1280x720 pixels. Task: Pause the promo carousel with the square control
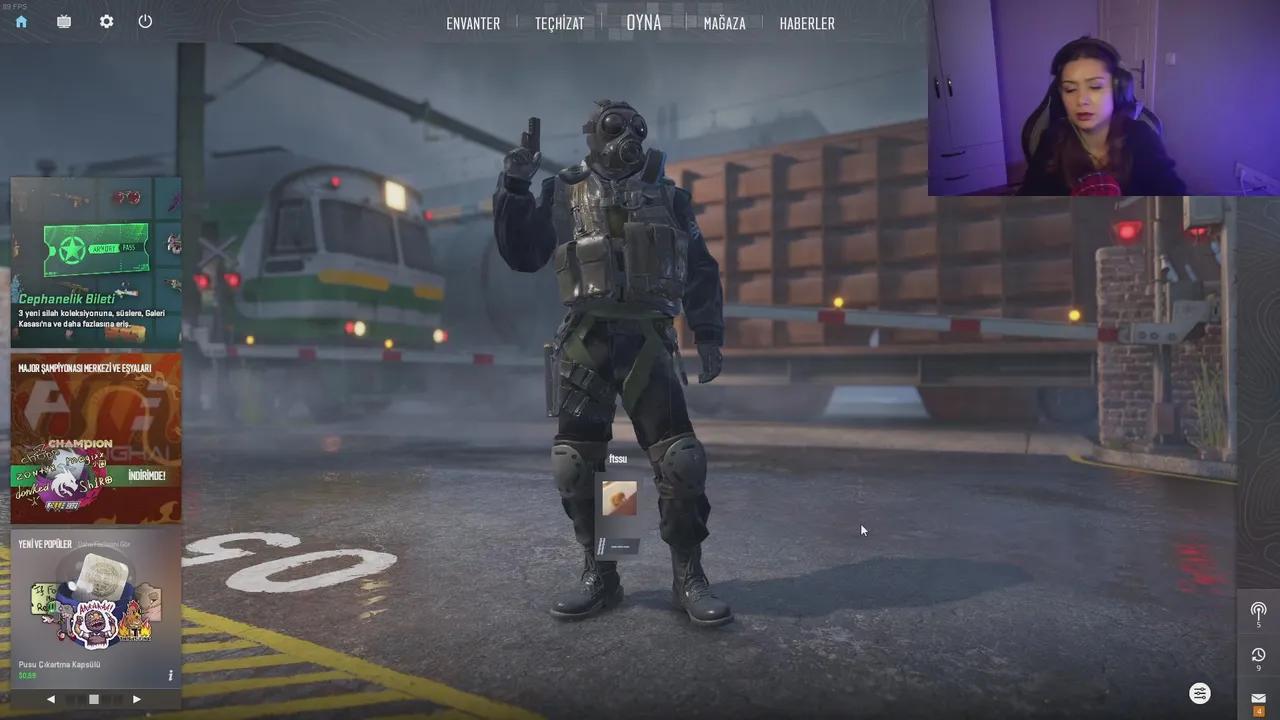(x=93, y=699)
